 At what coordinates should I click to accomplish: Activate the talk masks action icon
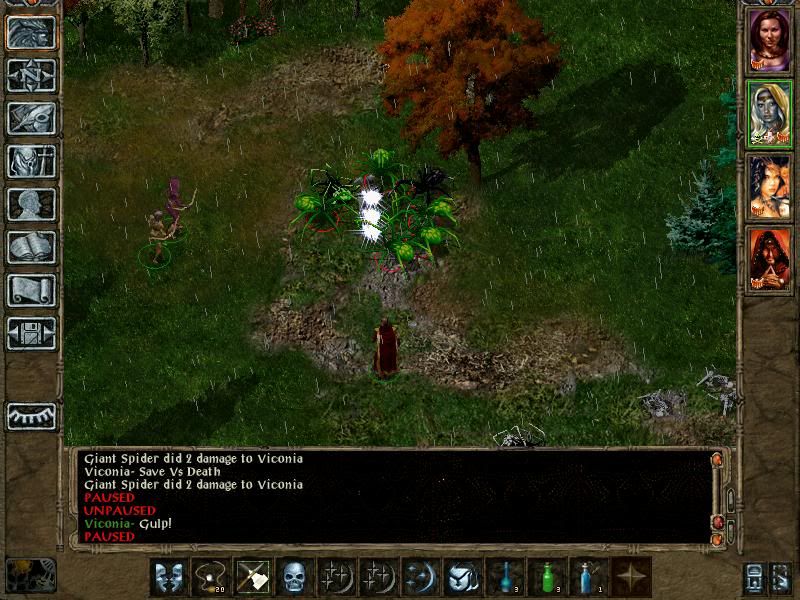(169, 576)
